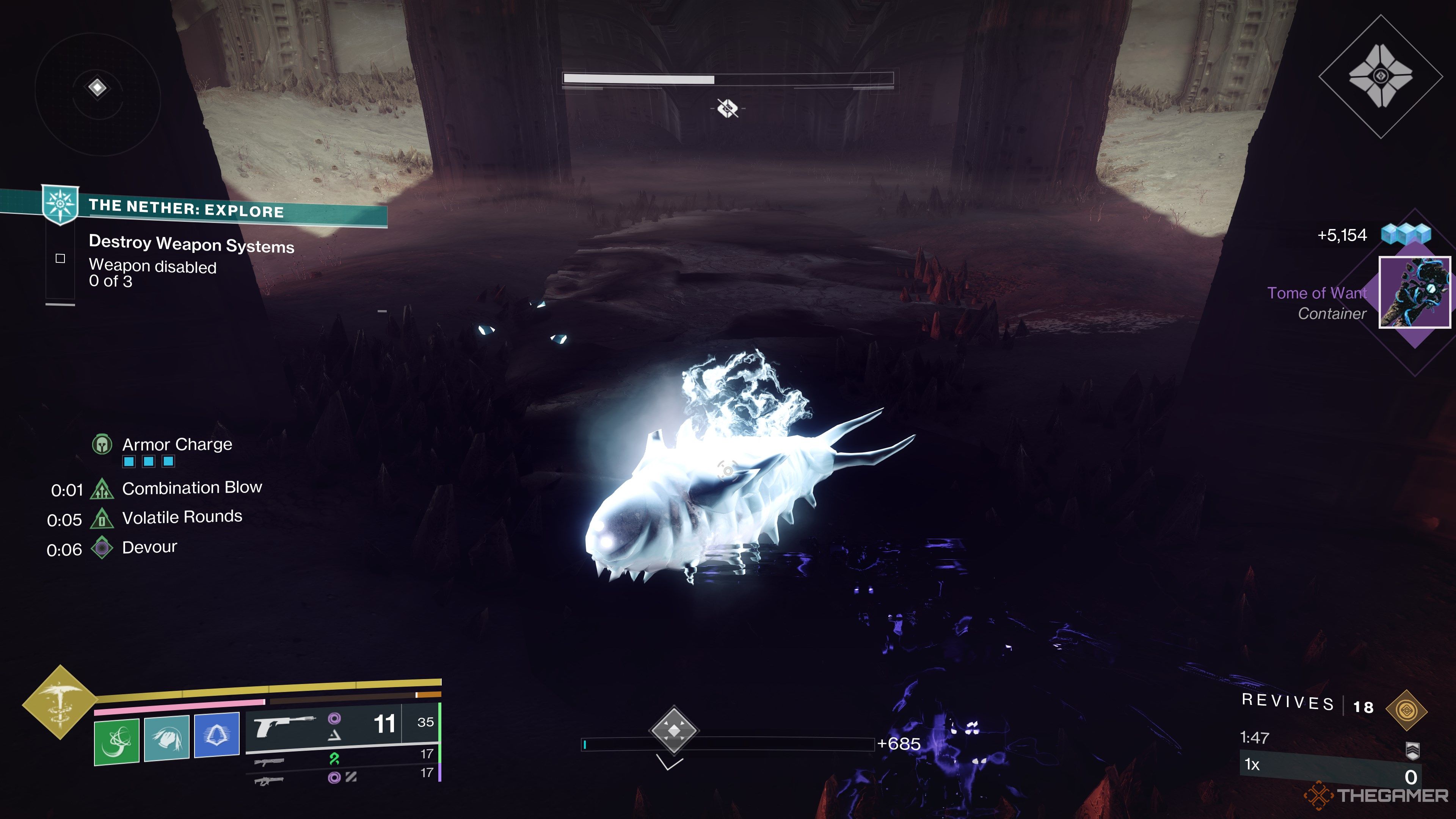Toggle the Destroy Weapon Systems objective checkbox
Viewport: 1456px width, 819px height.
pos(61,259)
